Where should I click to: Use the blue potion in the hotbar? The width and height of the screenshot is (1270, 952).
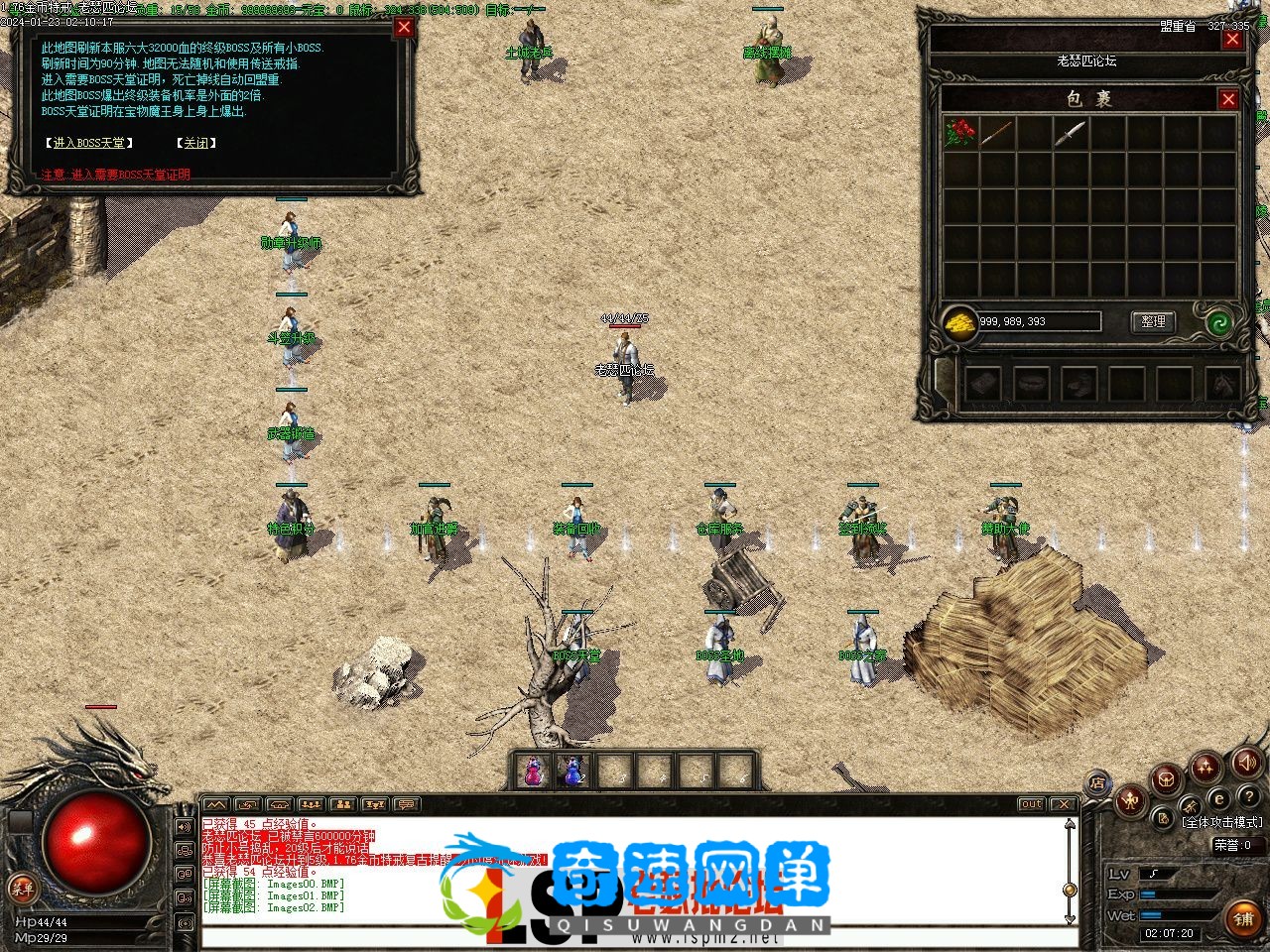[x=573, y=772]
